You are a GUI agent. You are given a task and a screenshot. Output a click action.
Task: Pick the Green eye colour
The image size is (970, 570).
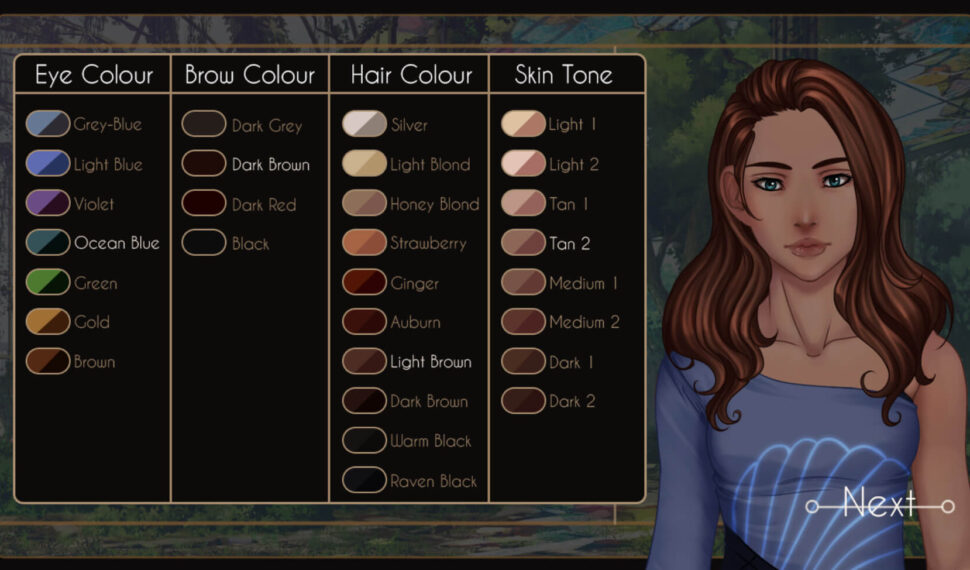coord(48,283)
